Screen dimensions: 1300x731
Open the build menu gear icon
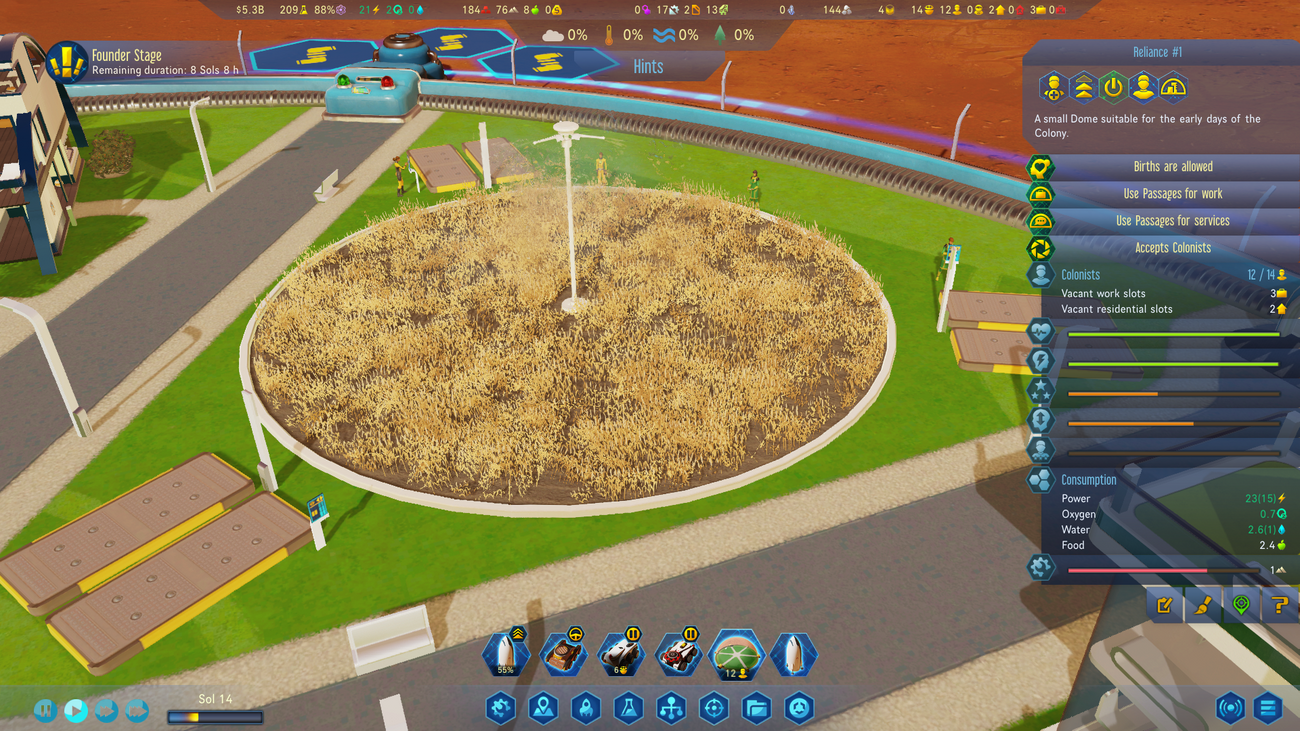(x=500, y=709)
